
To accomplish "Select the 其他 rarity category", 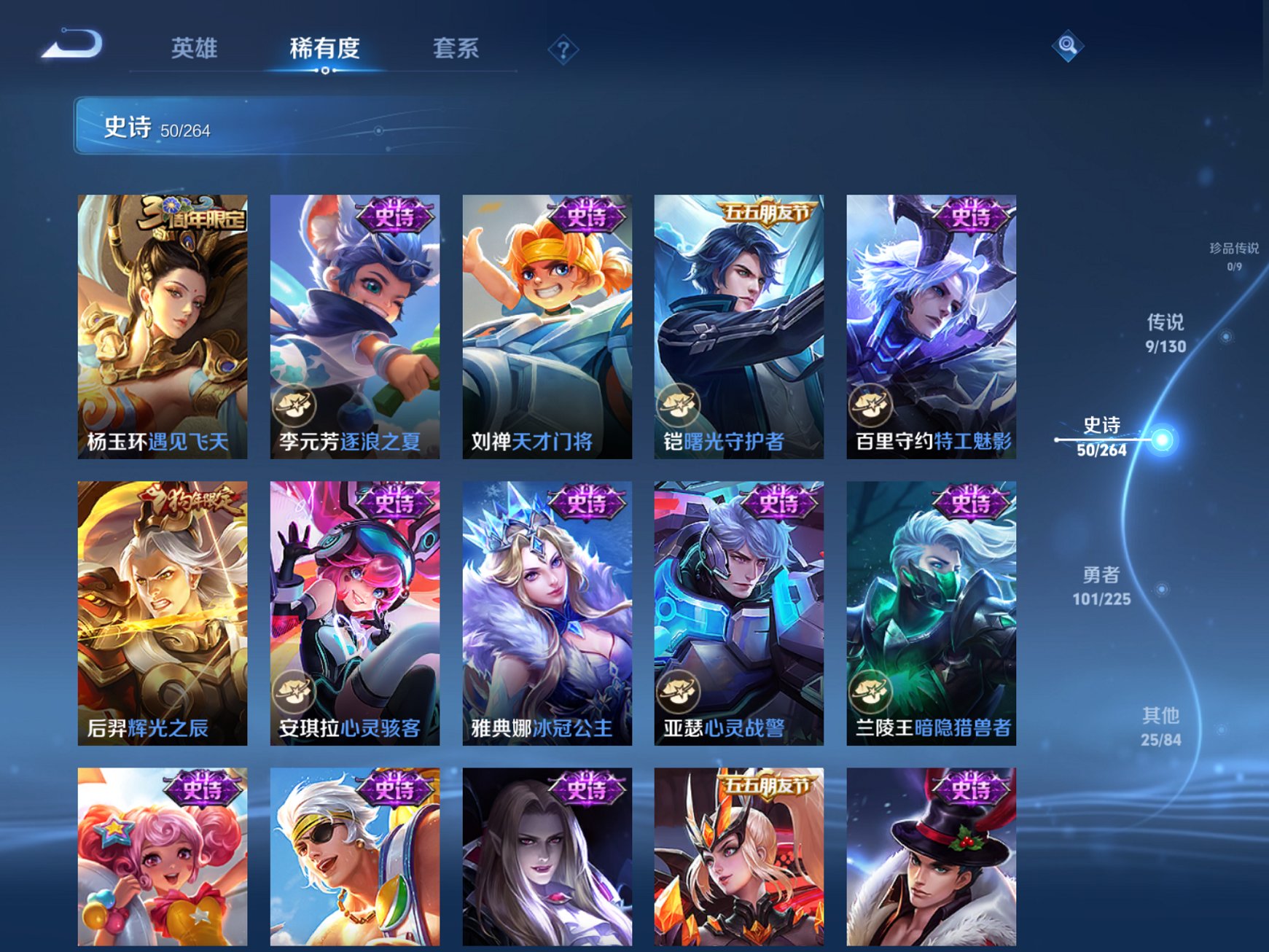I will [1161, 725].
